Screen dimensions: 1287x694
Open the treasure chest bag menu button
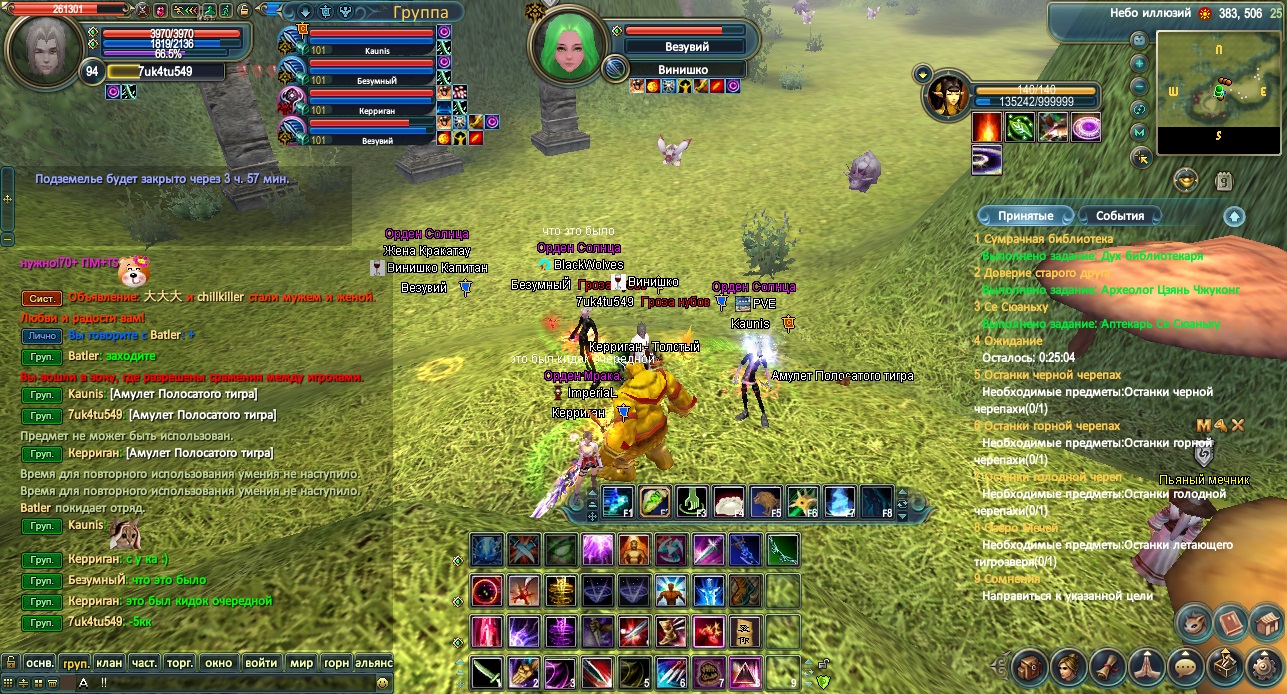1030,667
